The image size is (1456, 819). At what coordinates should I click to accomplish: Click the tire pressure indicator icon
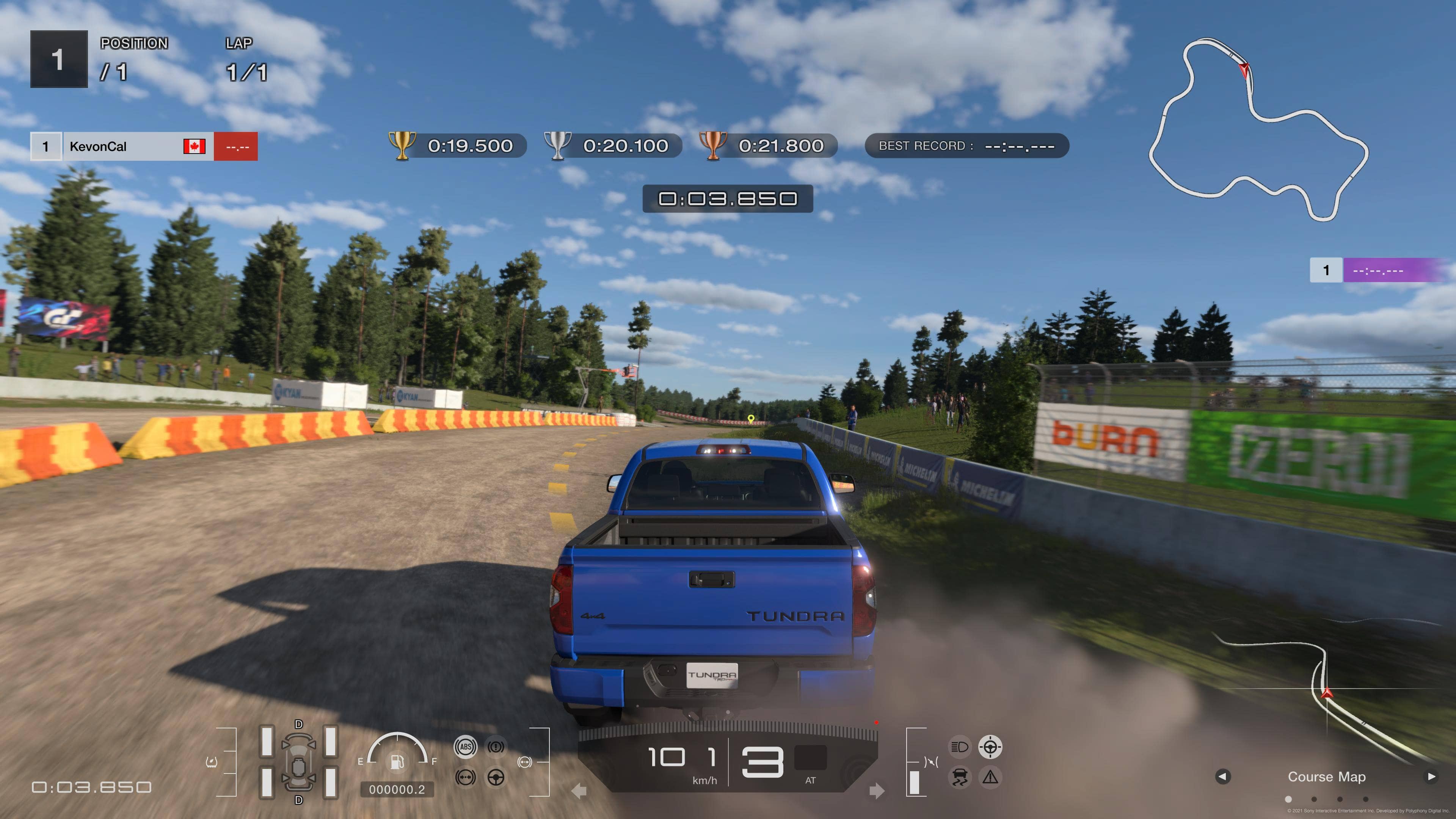pyautogui.click(x=212, y=762)
